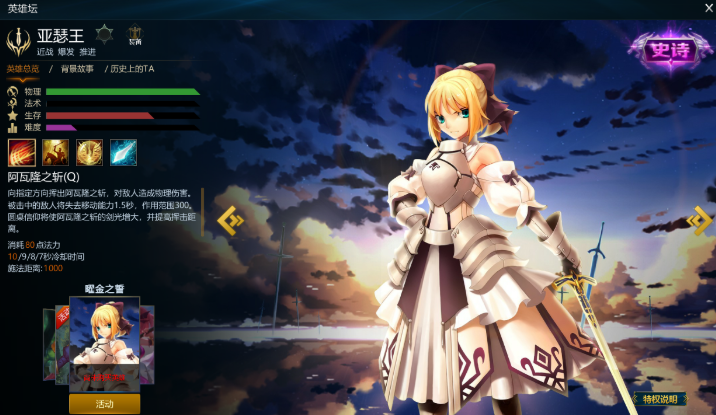Image resolution: width=716 pixels, height=415 pixels.
Task: Show the previous hero with left arrow
Action: pos(230,220)
